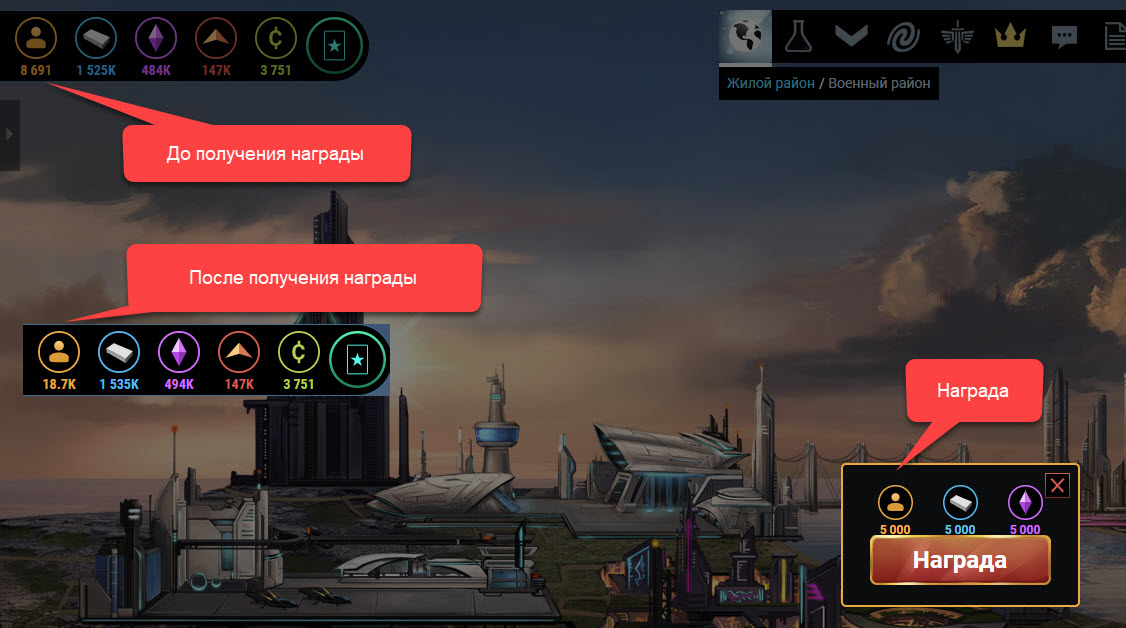Close the reward popup

1057,486
